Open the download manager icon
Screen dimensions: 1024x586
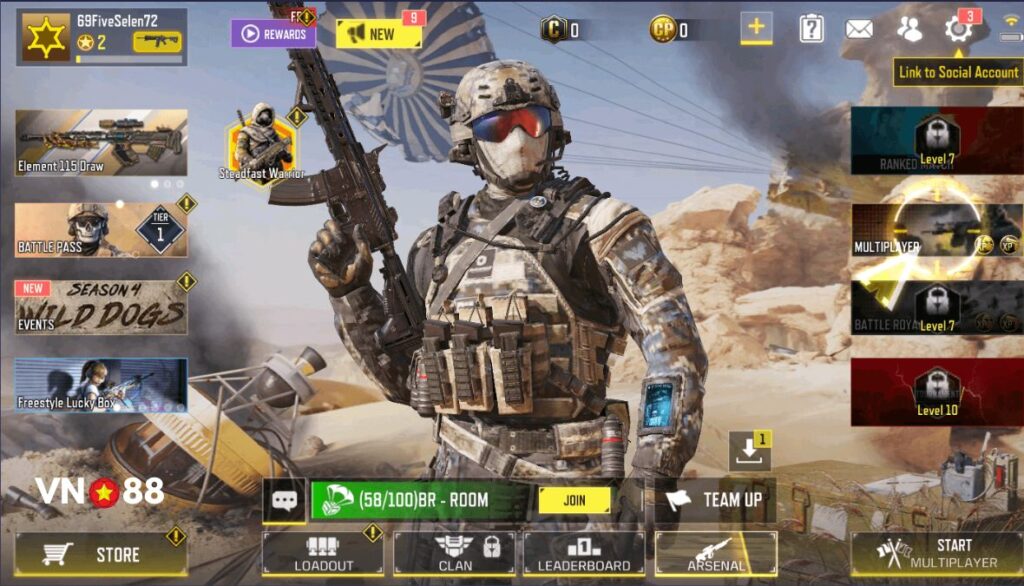(x=748, y=452)
